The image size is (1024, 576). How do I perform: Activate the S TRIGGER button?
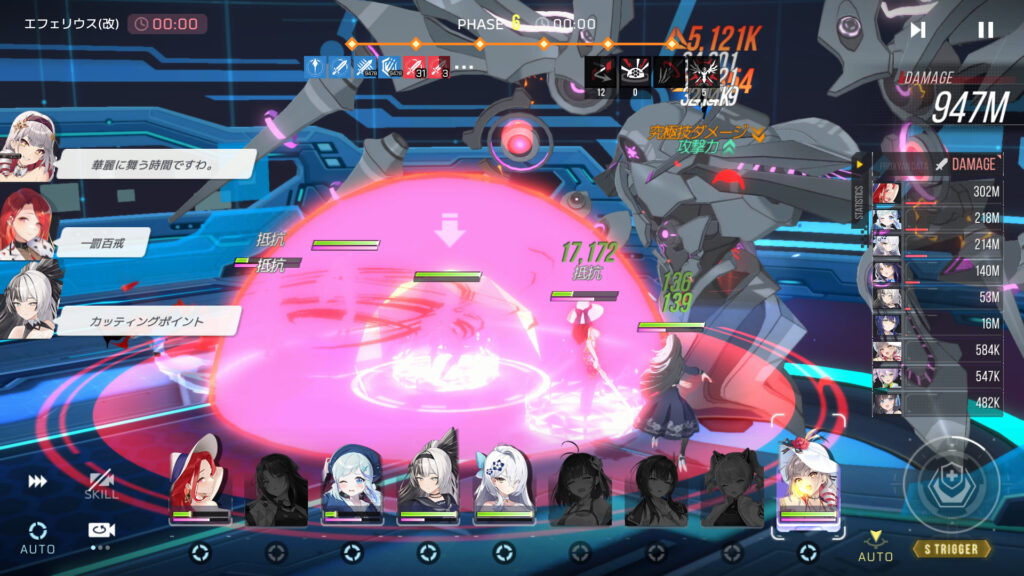pos(951,549)
